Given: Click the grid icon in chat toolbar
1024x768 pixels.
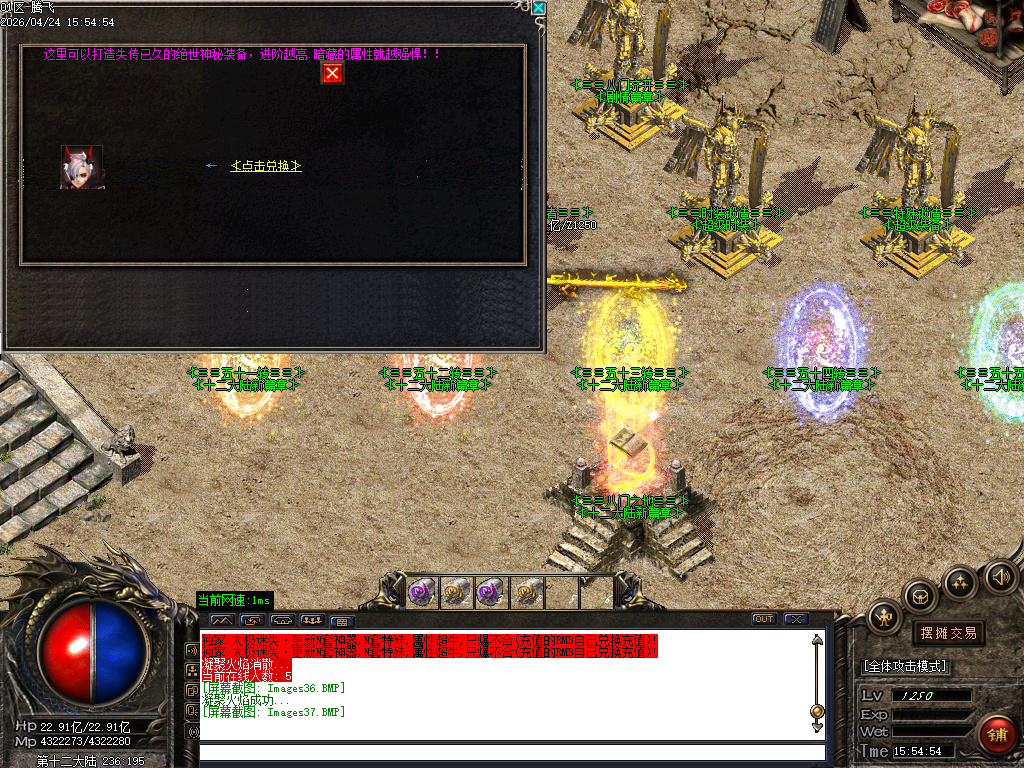Looking at the screenshot, I should tap(341, 621).
